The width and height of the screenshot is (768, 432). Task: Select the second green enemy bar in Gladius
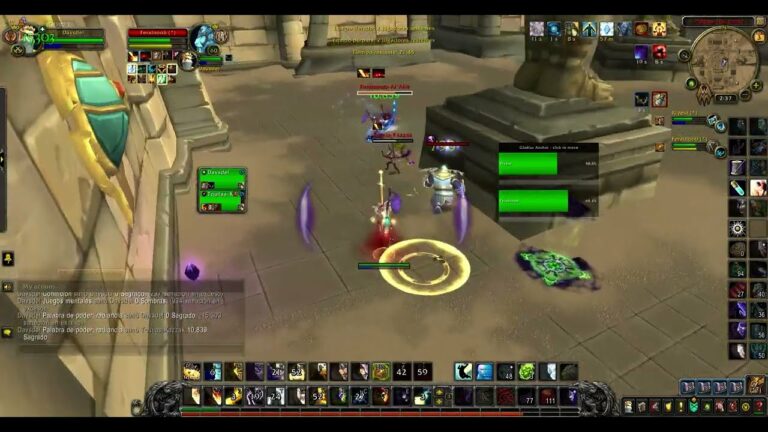tap(533, 201)
